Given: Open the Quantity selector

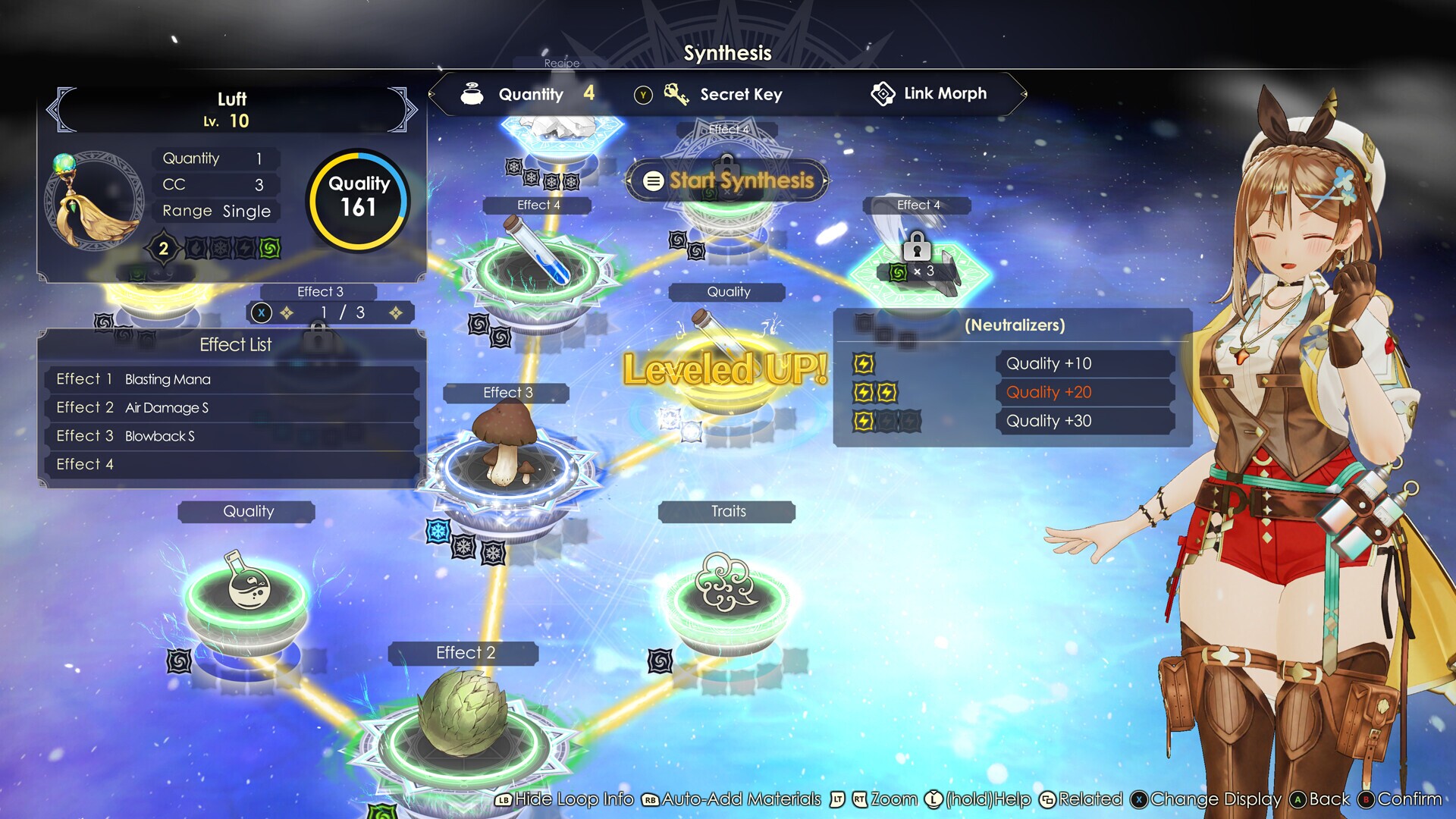Looking at the screenshot, I should pos(531,94).
